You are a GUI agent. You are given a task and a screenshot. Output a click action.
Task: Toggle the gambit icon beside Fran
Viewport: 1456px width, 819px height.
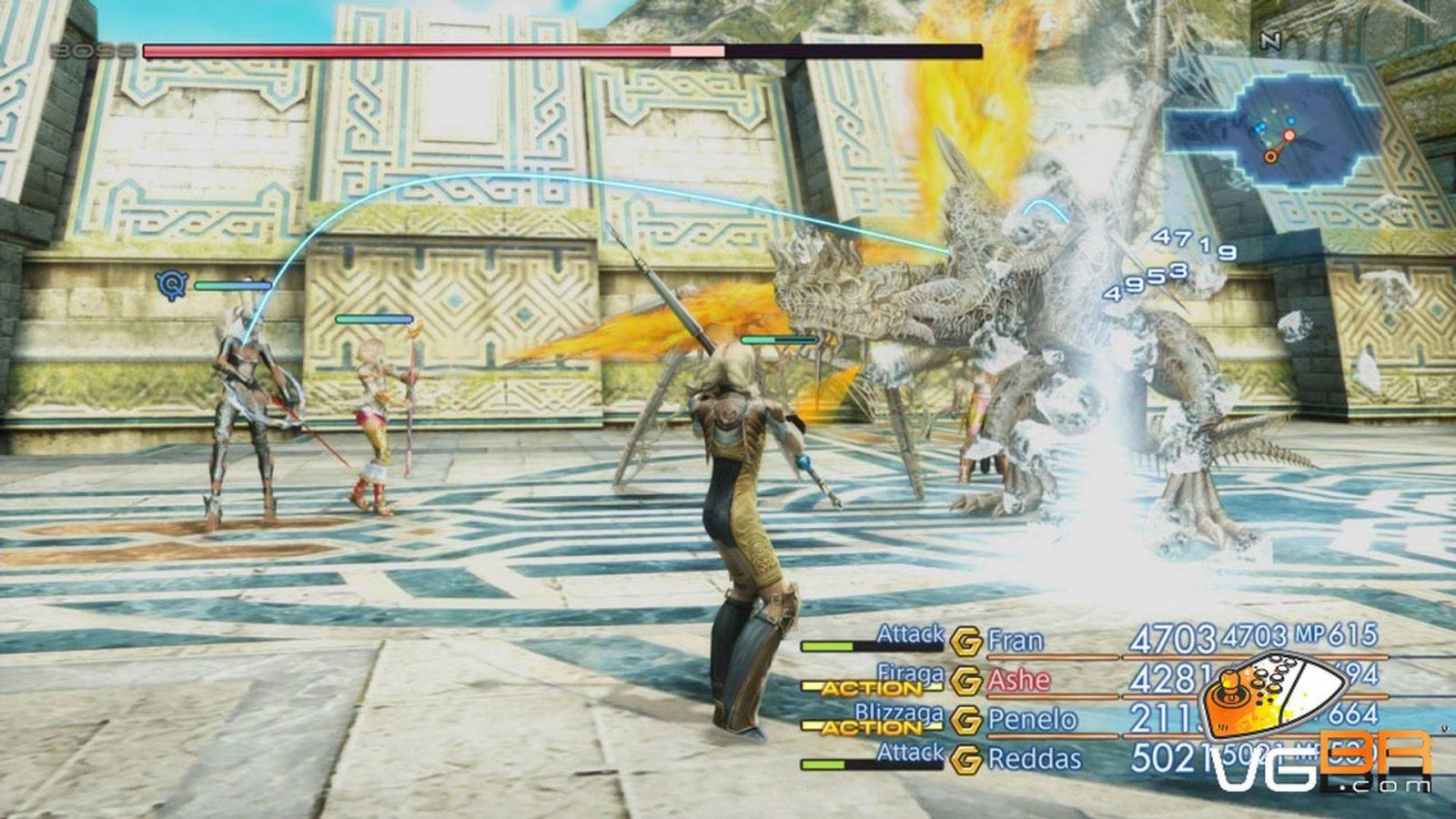click(x=966, y=642)
